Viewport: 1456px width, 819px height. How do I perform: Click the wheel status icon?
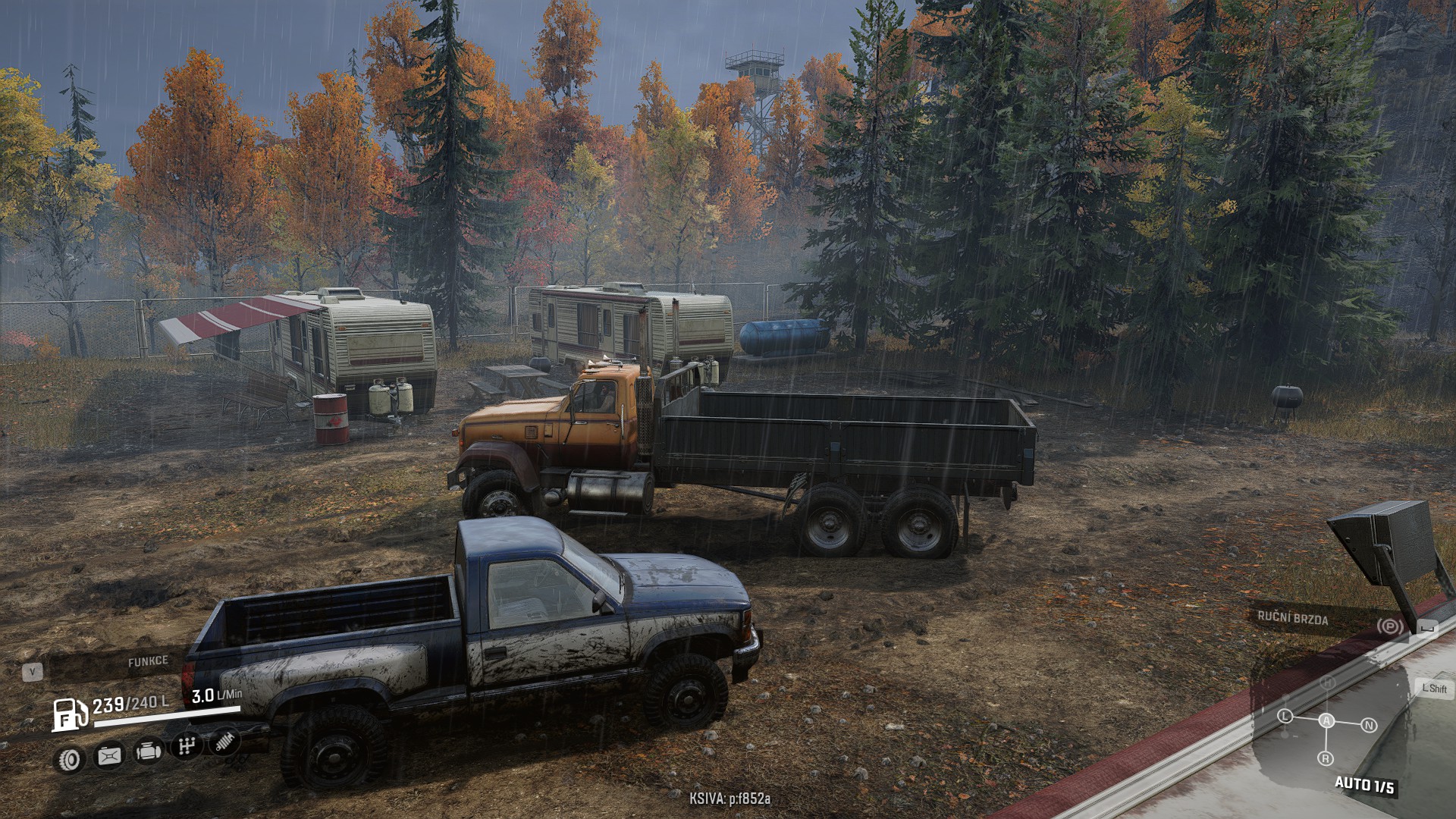[71, 758]
